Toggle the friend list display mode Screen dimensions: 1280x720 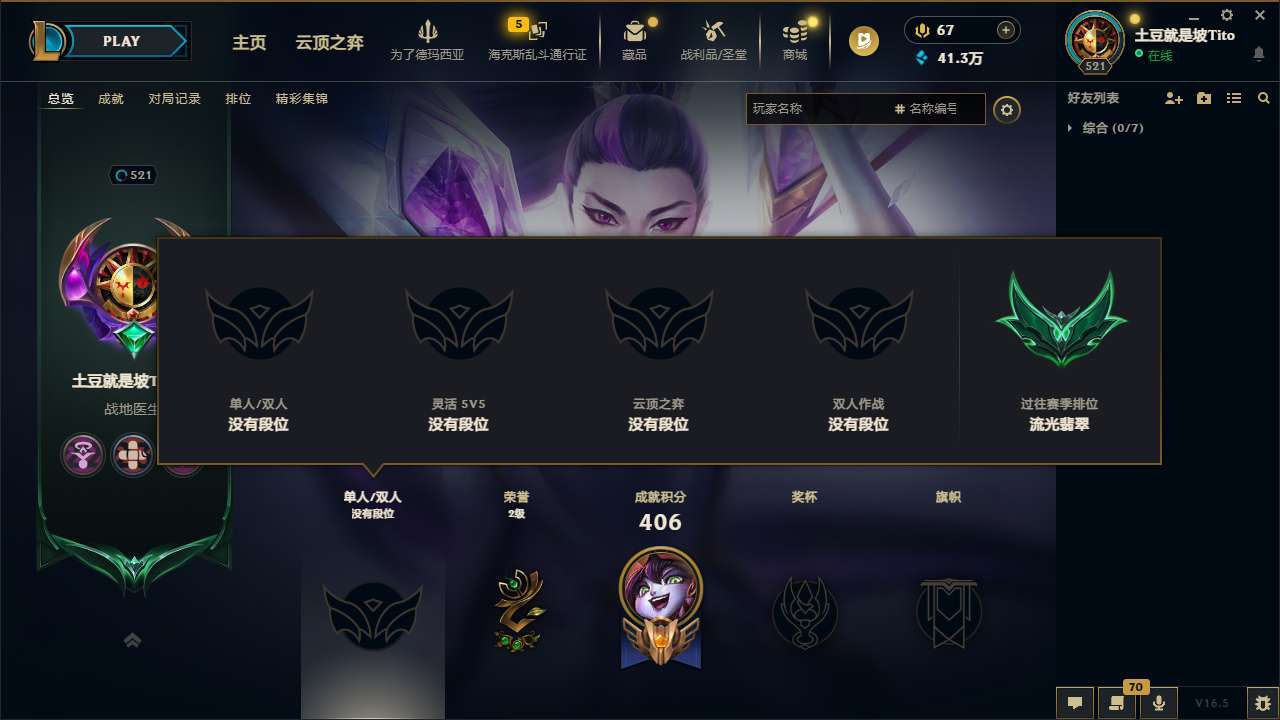coord(1234,98)
